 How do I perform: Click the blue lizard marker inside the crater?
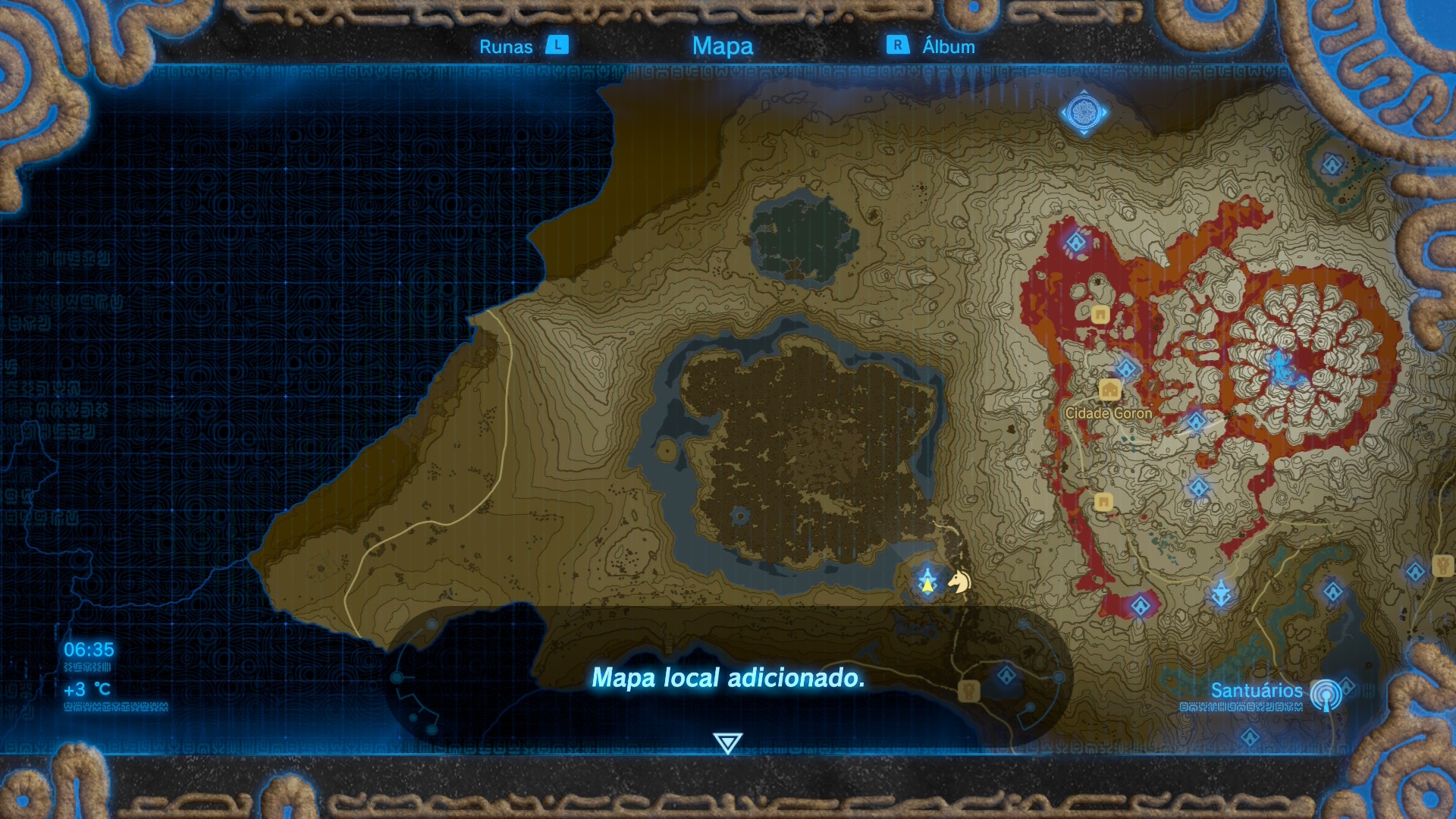[1281, 368]
